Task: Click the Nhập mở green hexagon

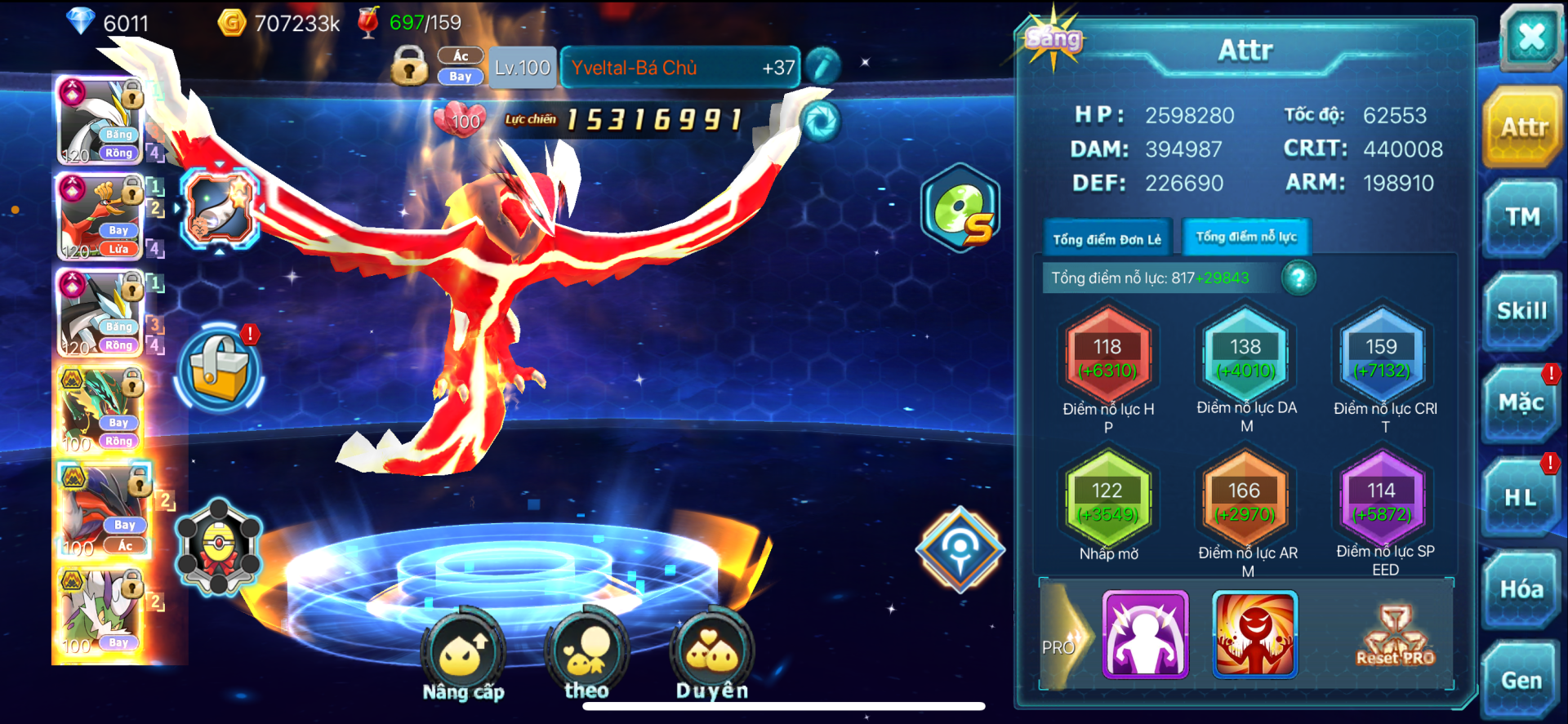Action: (1107, 500)
